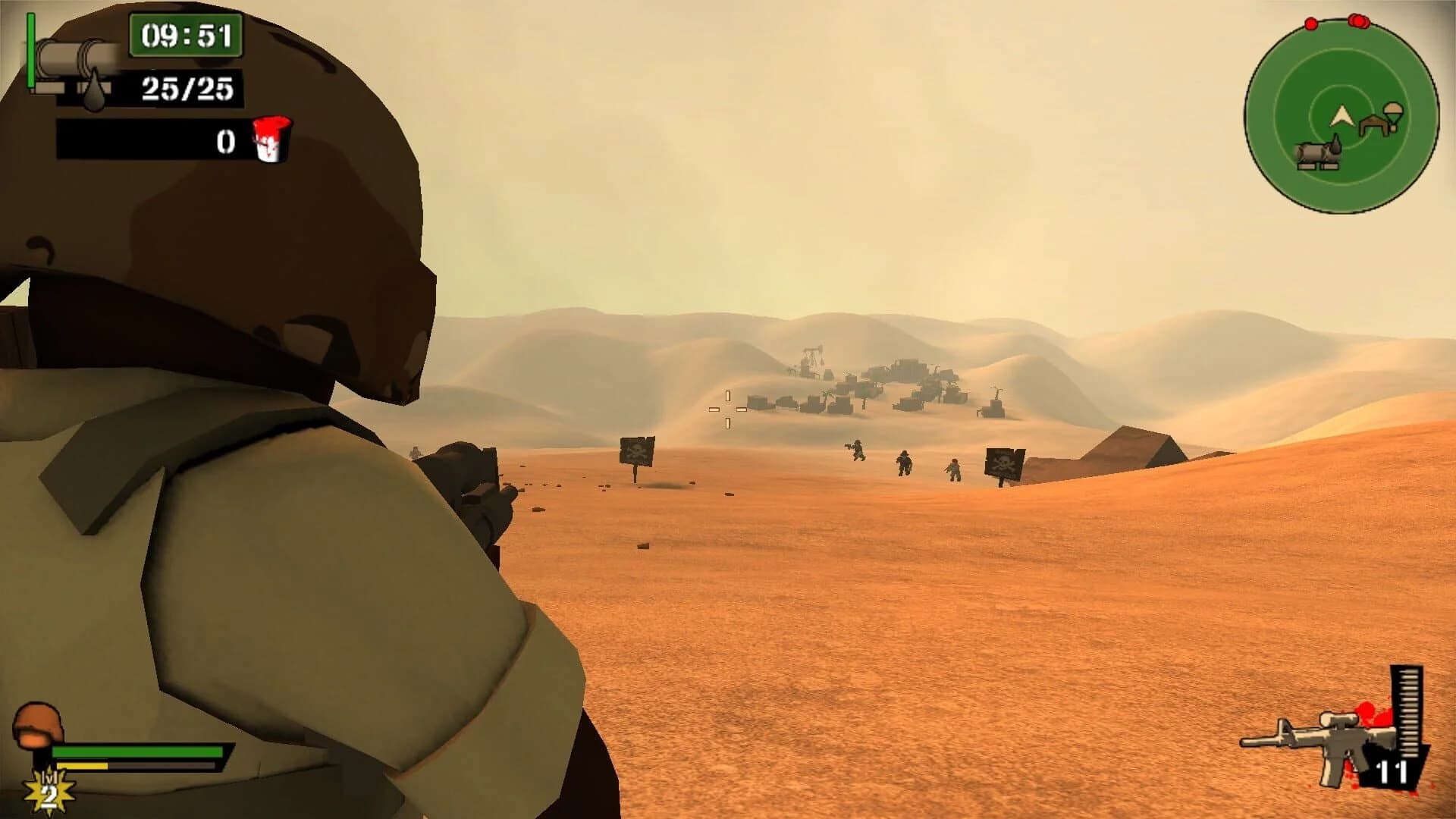This screenshot has width=1456, height=819.
Task: Click the player arrow in the minimap center
Action: click(x=1342, y=114)
